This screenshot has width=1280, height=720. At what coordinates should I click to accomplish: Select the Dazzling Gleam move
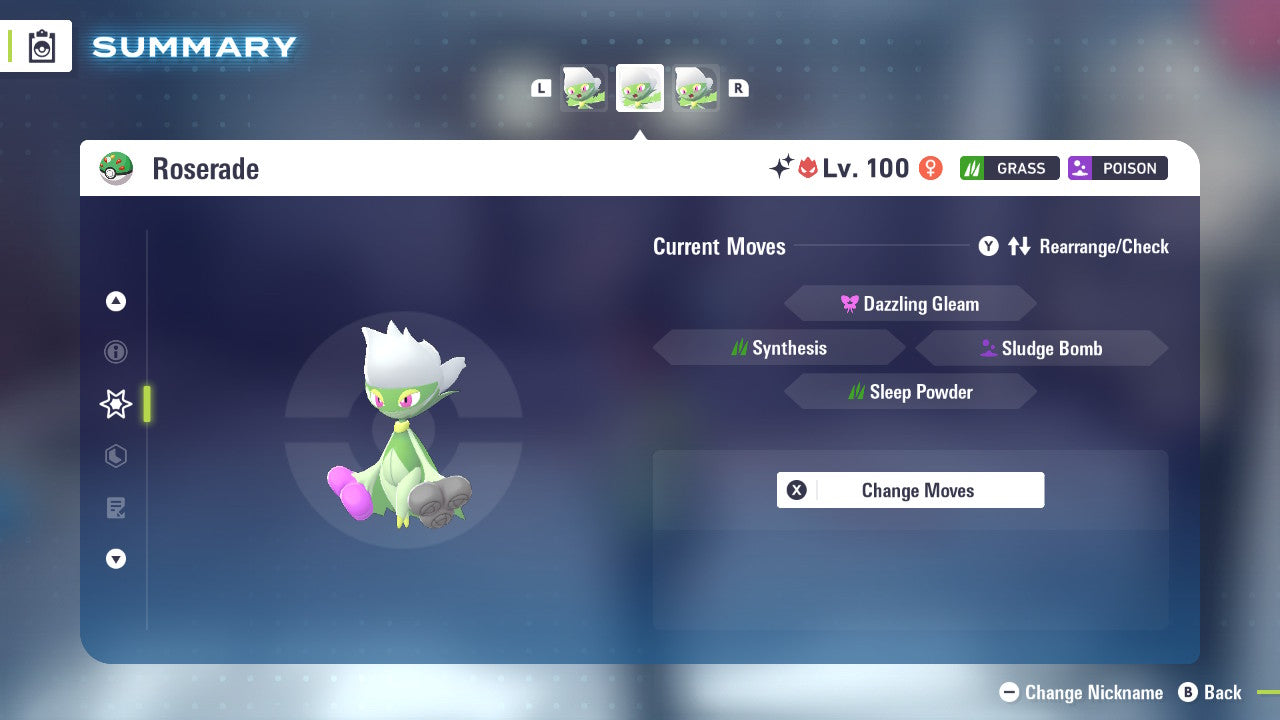point(910,303)
